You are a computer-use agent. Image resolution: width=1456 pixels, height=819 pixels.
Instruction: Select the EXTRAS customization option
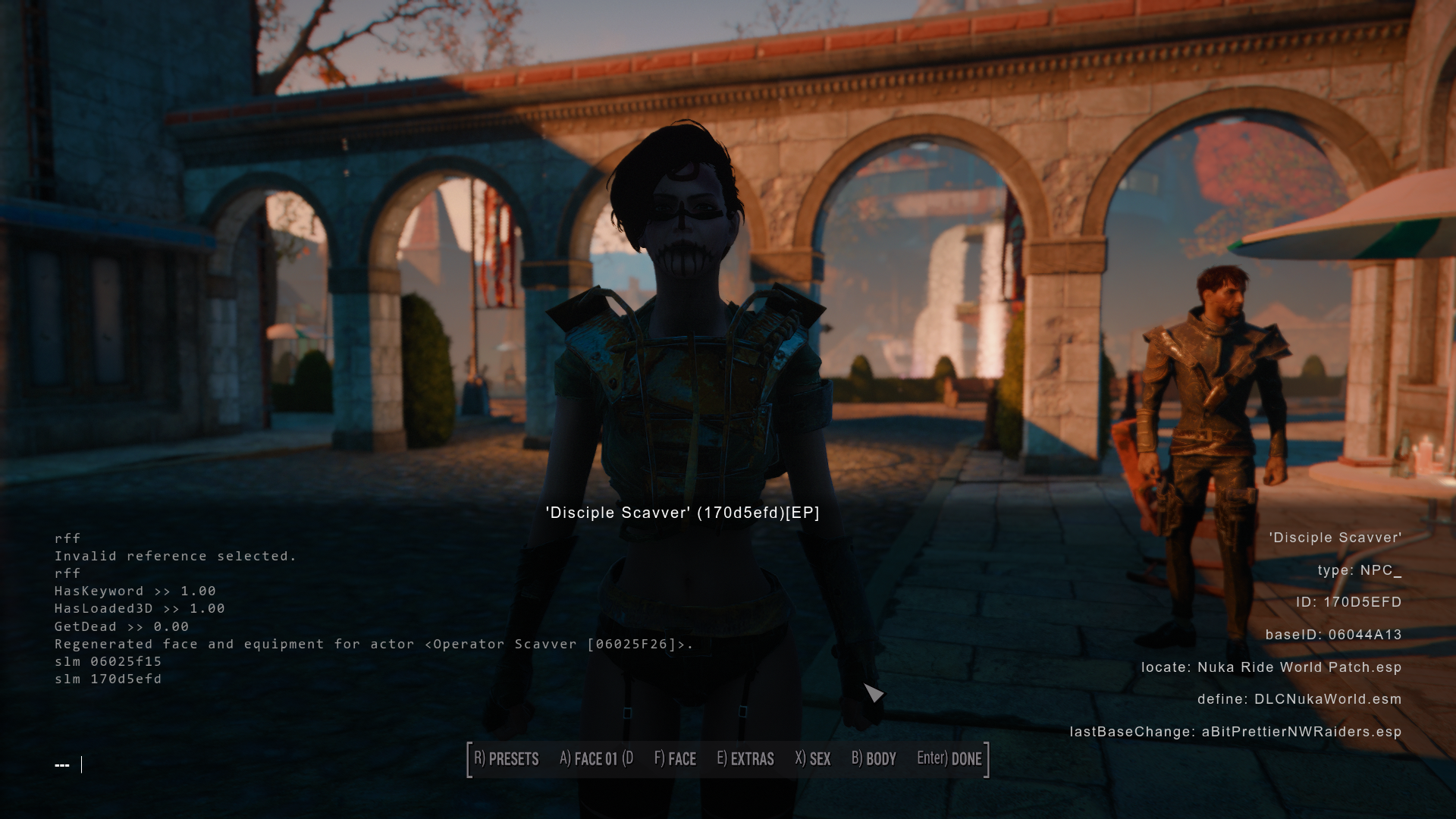(x=746, y=758)
